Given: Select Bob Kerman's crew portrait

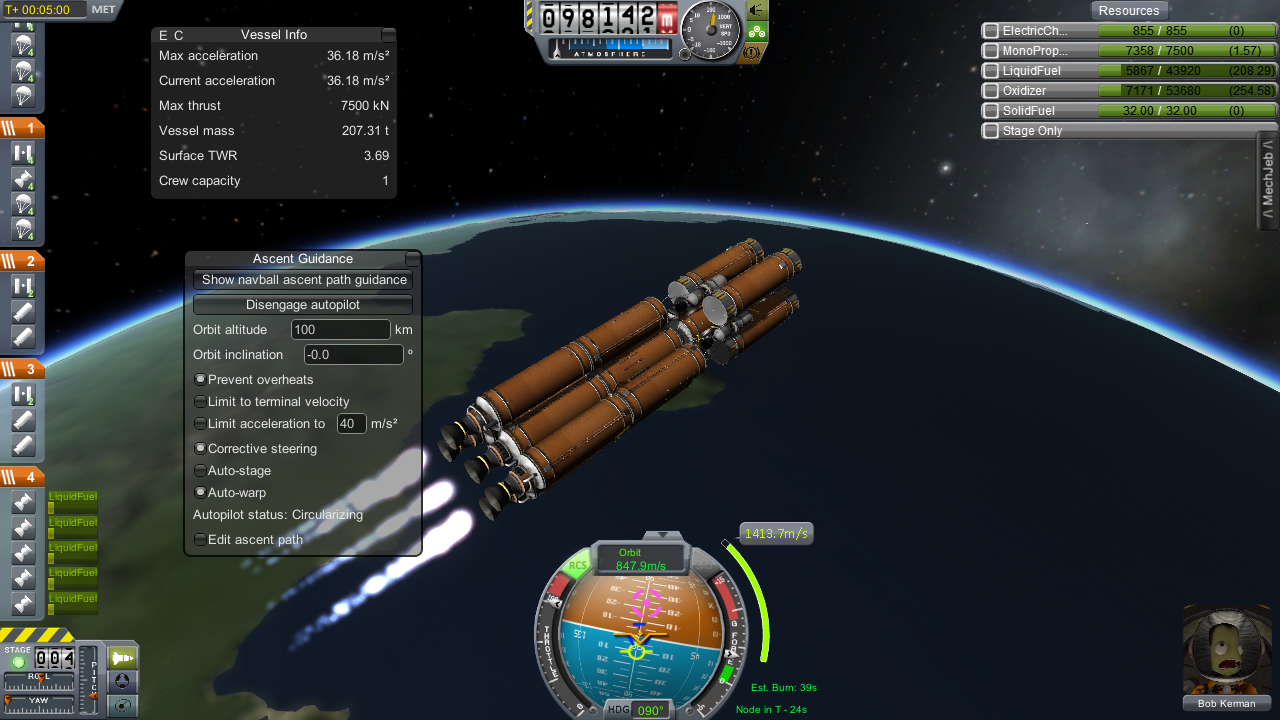Looking at the screenshot, I should [1226, 650].
